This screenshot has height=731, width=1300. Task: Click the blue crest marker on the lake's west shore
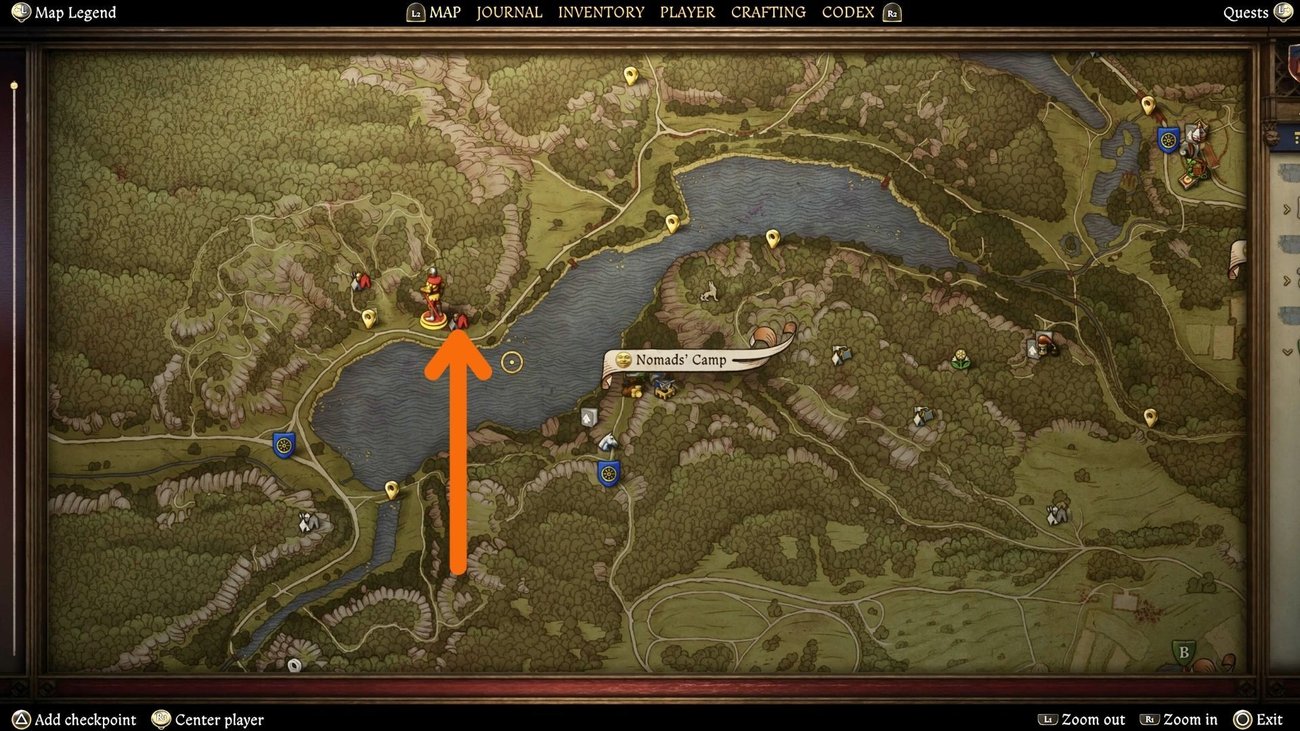pyautogui.click(x=284, y=443)
